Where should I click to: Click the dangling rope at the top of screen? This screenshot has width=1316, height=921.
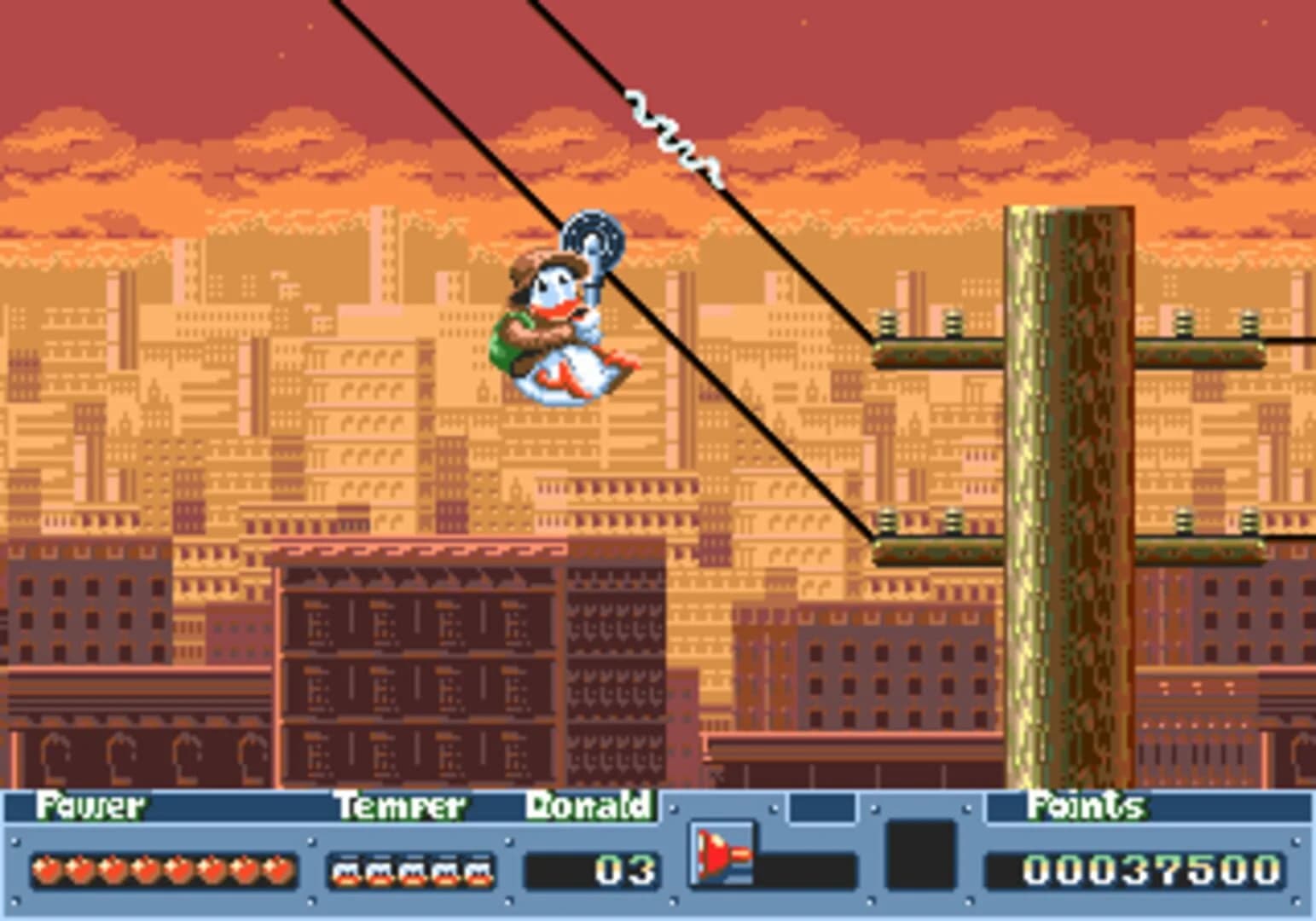tap(670, 132)
